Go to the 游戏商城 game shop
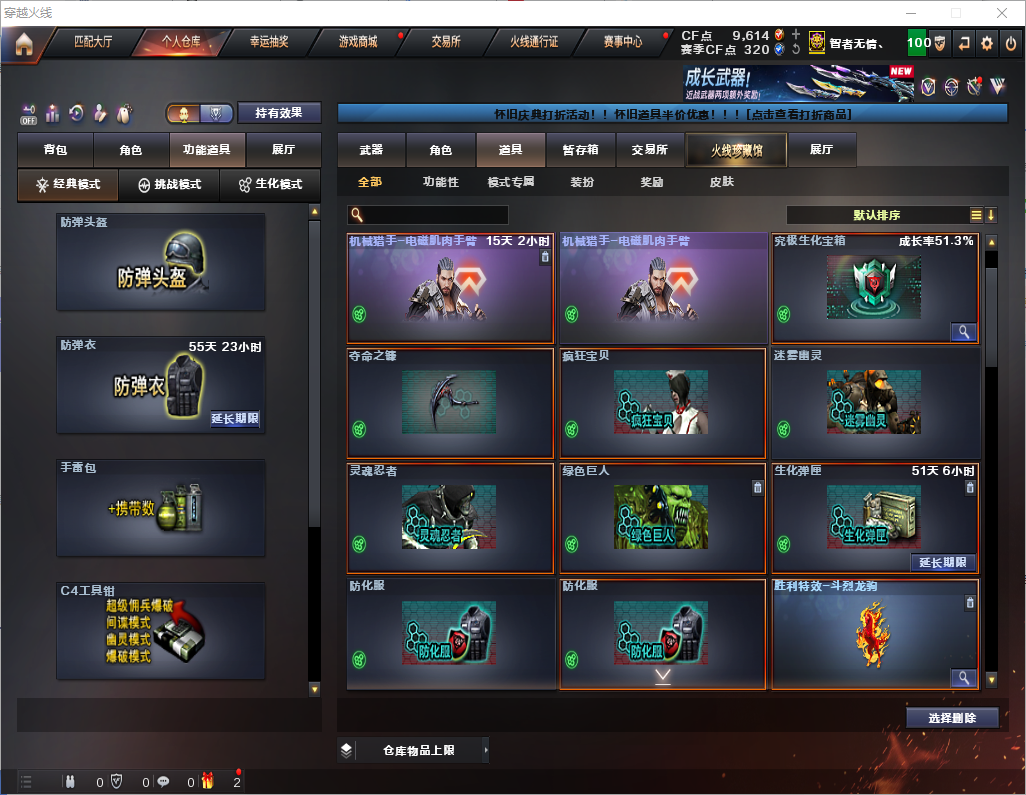 pyautogui.click(x=358, y=42)
